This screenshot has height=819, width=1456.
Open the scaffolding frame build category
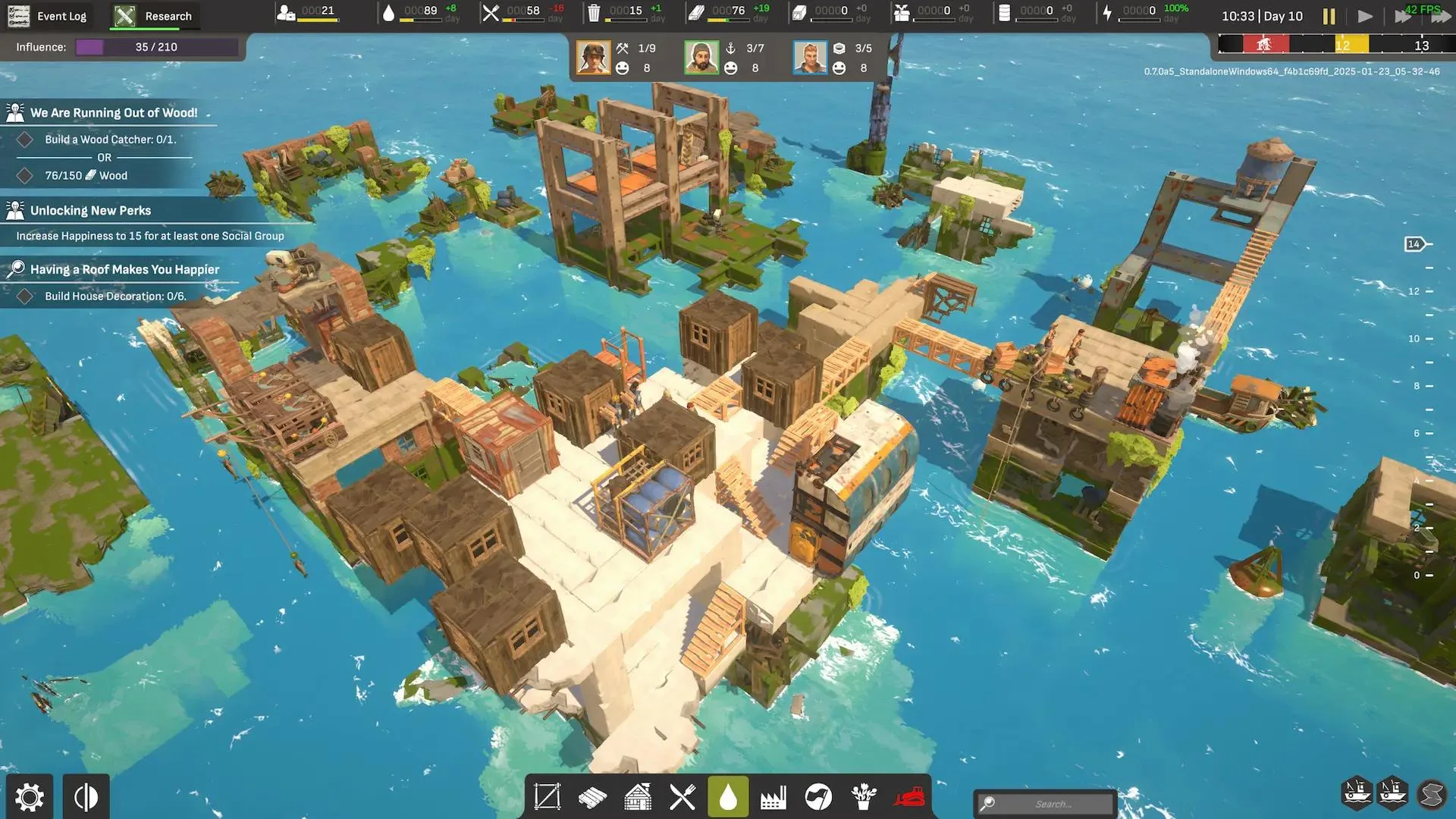tap(548, 797)
